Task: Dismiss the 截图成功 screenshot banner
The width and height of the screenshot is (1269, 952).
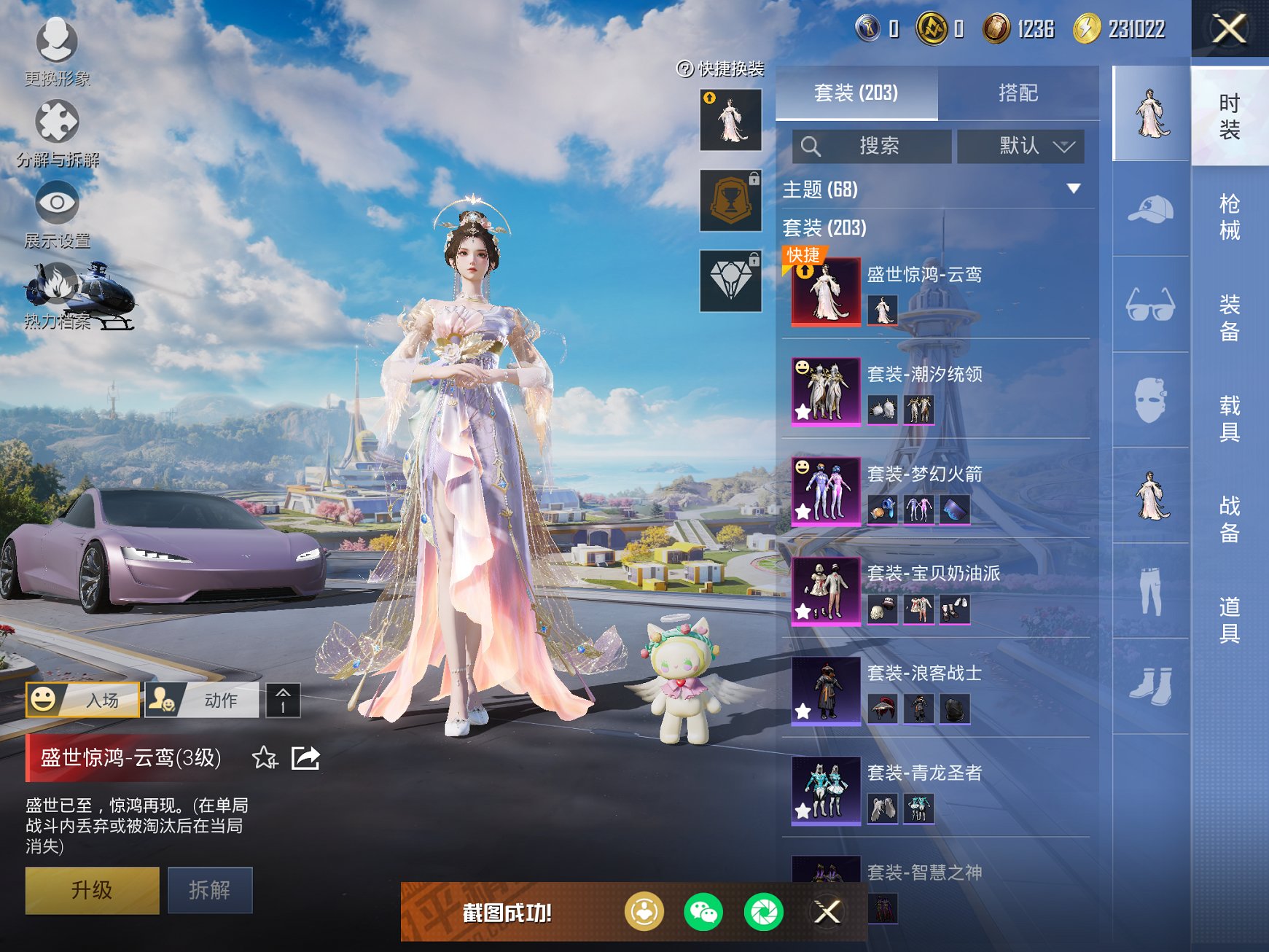Action: click(827, 912)
